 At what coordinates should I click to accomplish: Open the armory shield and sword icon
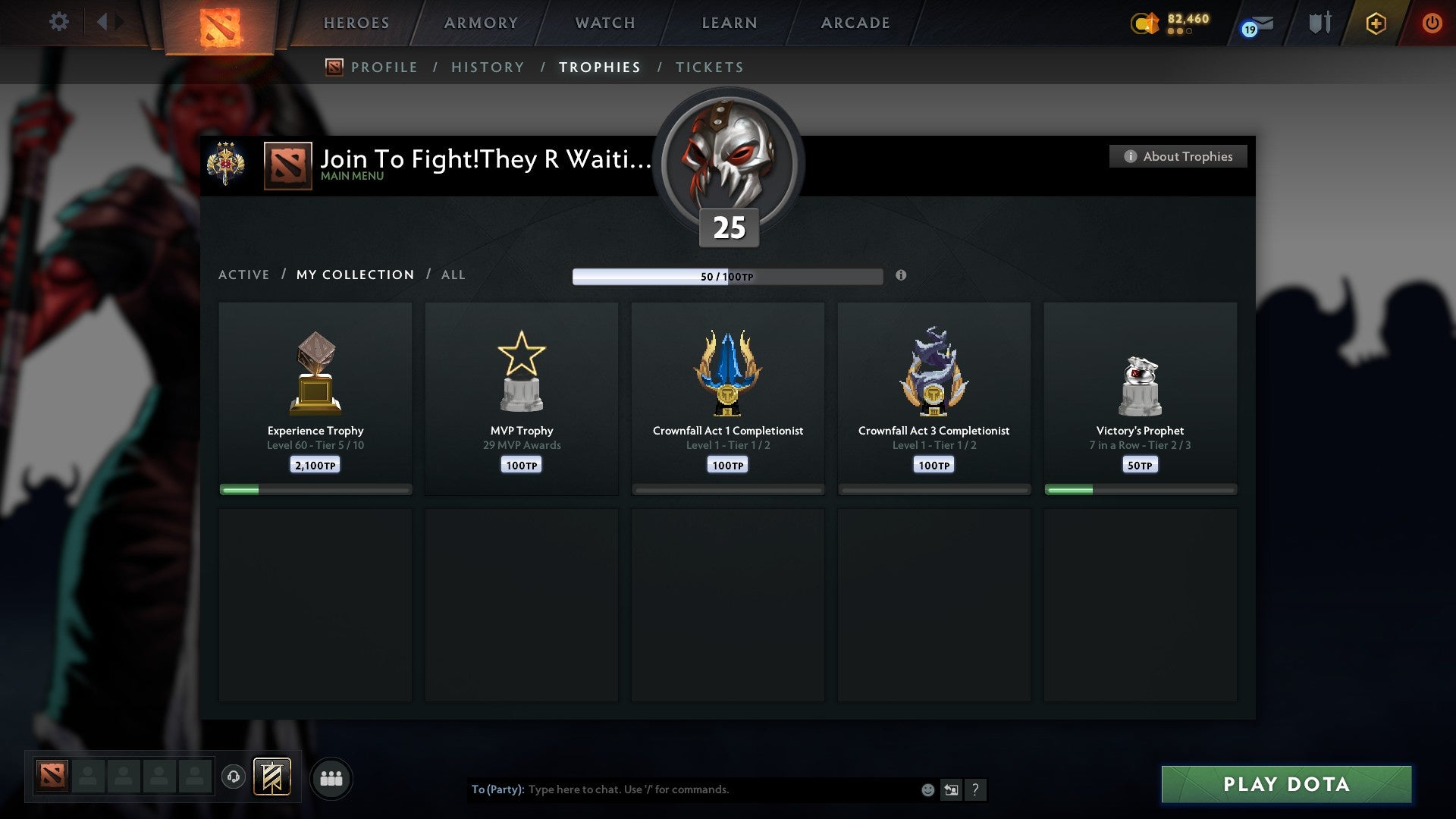coord(1319,23)
